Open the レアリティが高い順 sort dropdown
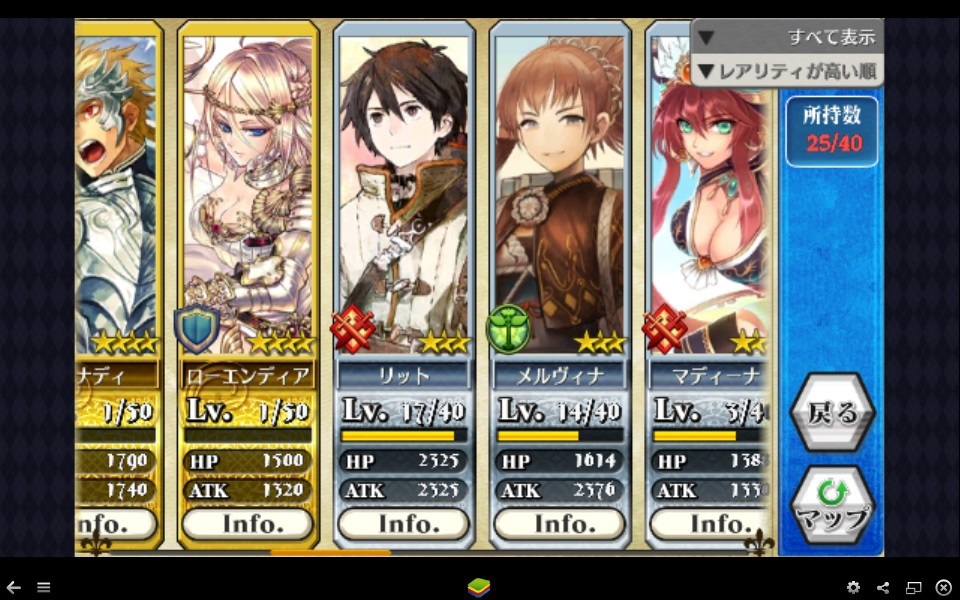This screenshot has height=600, width=960. (x=786, y=71)
